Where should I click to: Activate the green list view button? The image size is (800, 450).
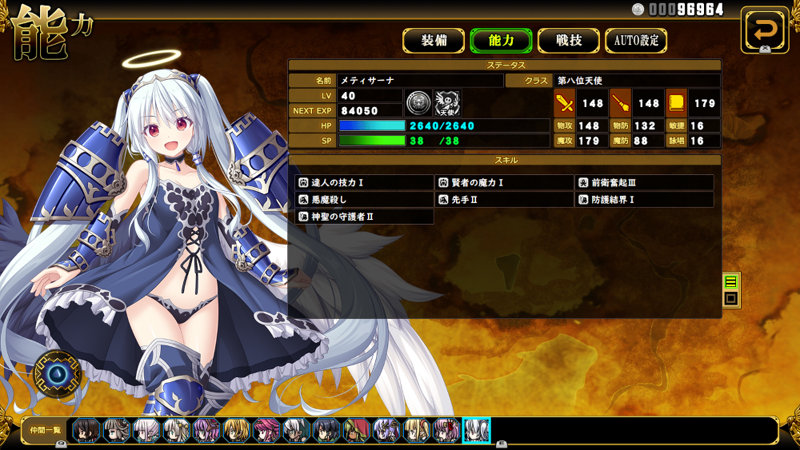(x=731, y=282)
